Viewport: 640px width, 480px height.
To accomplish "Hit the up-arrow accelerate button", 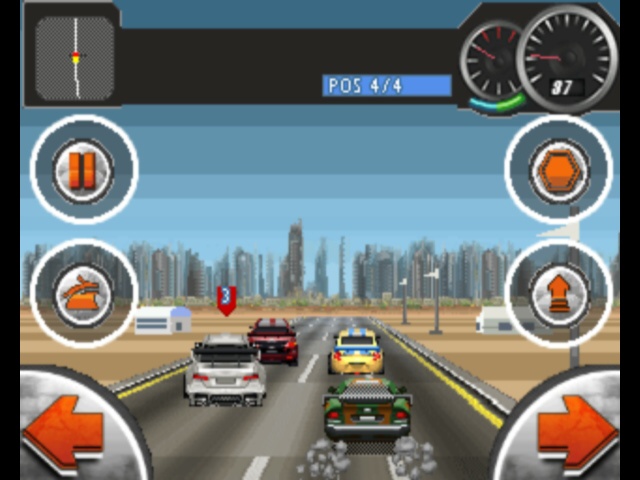I will pos(558,293).
